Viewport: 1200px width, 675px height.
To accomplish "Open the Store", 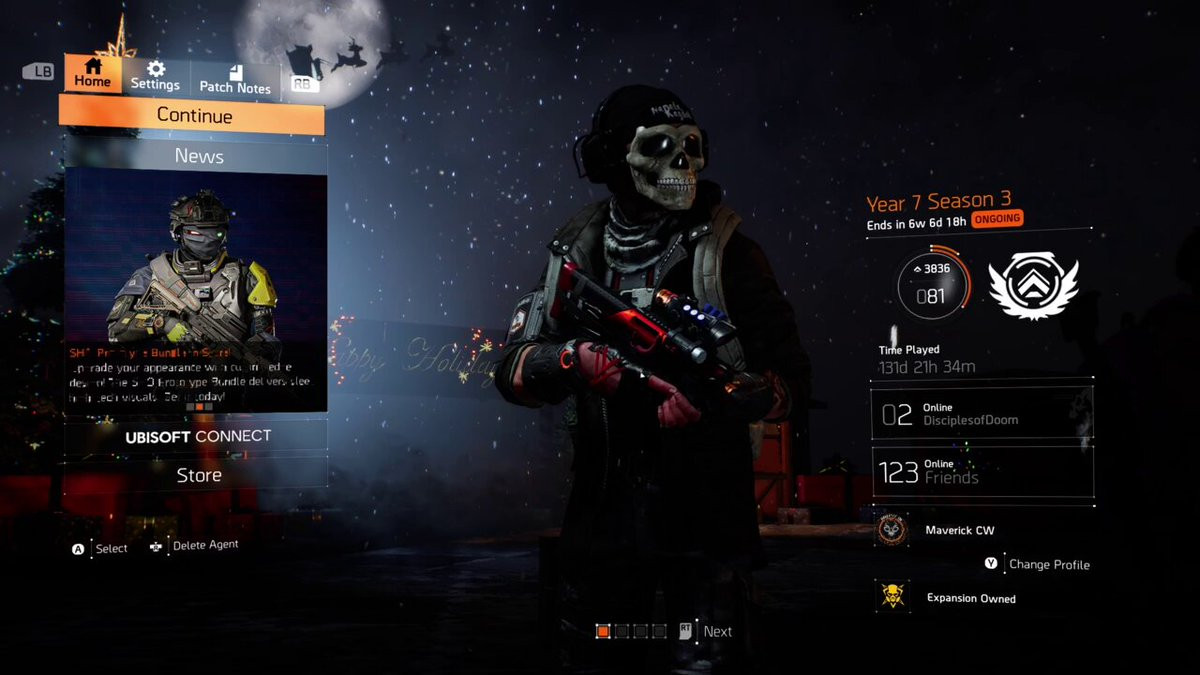I will (x=197, y=475).
